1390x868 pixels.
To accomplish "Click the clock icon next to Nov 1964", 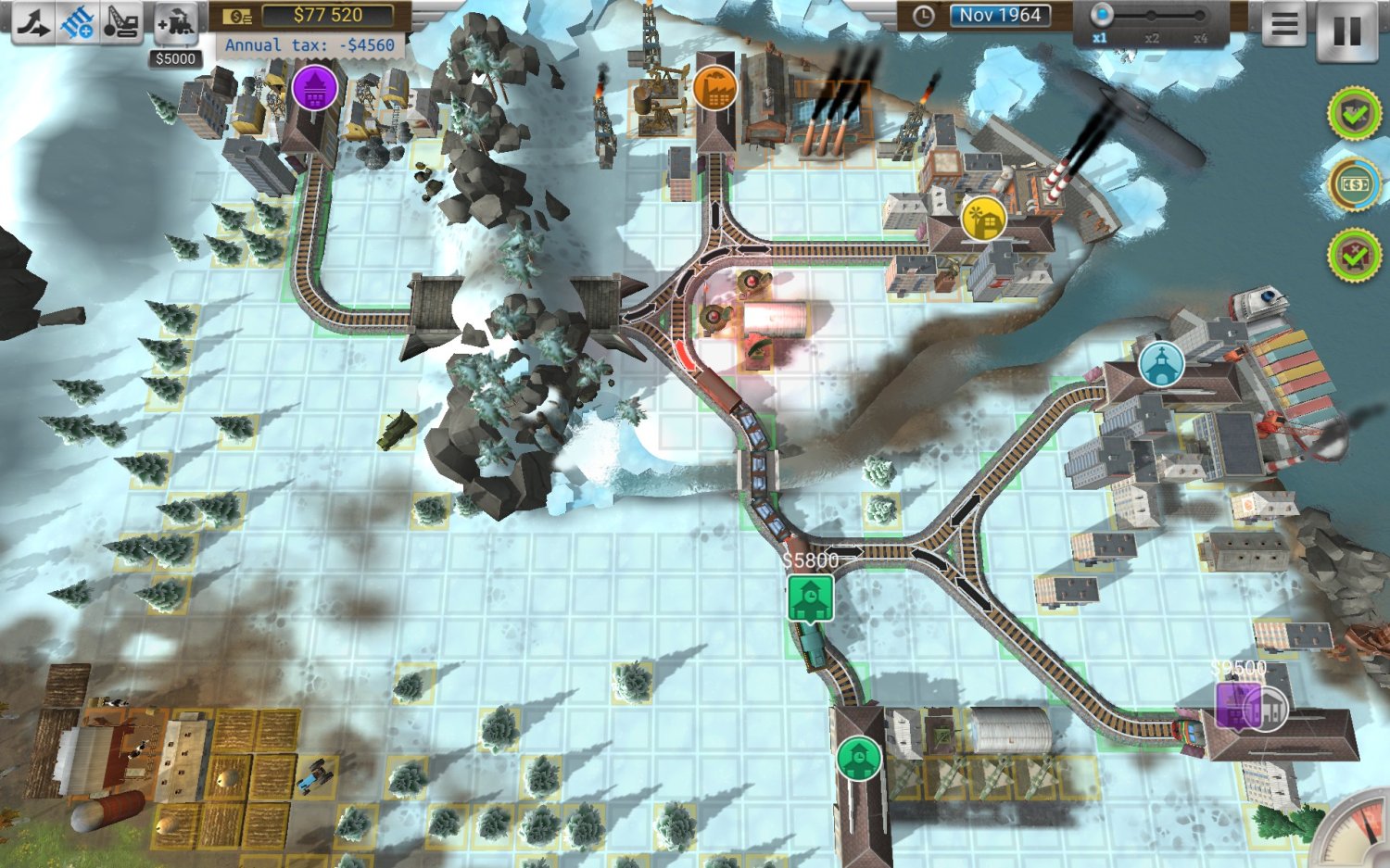I will pyautogui.click(x=924, y=16).
